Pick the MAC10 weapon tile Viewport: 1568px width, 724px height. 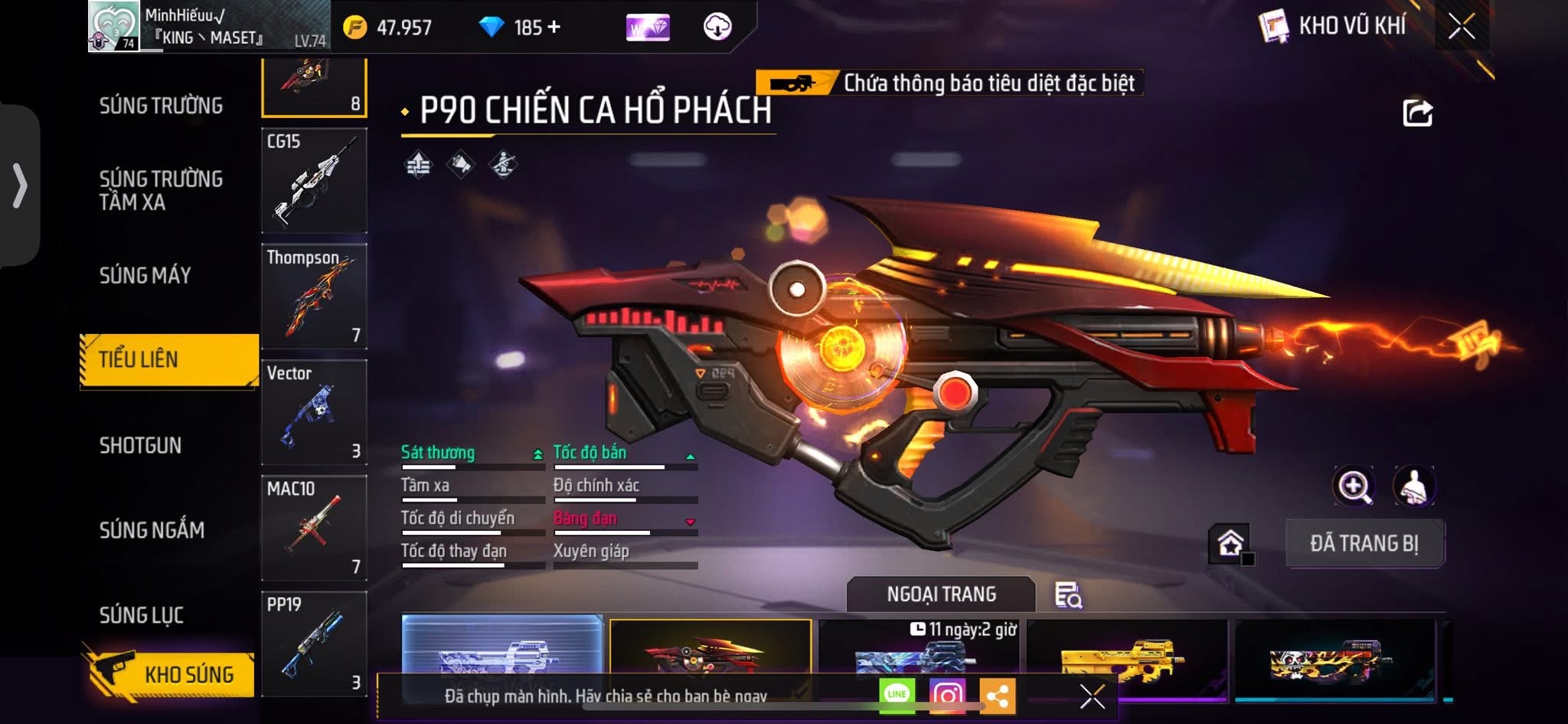[x=314, y=528]
